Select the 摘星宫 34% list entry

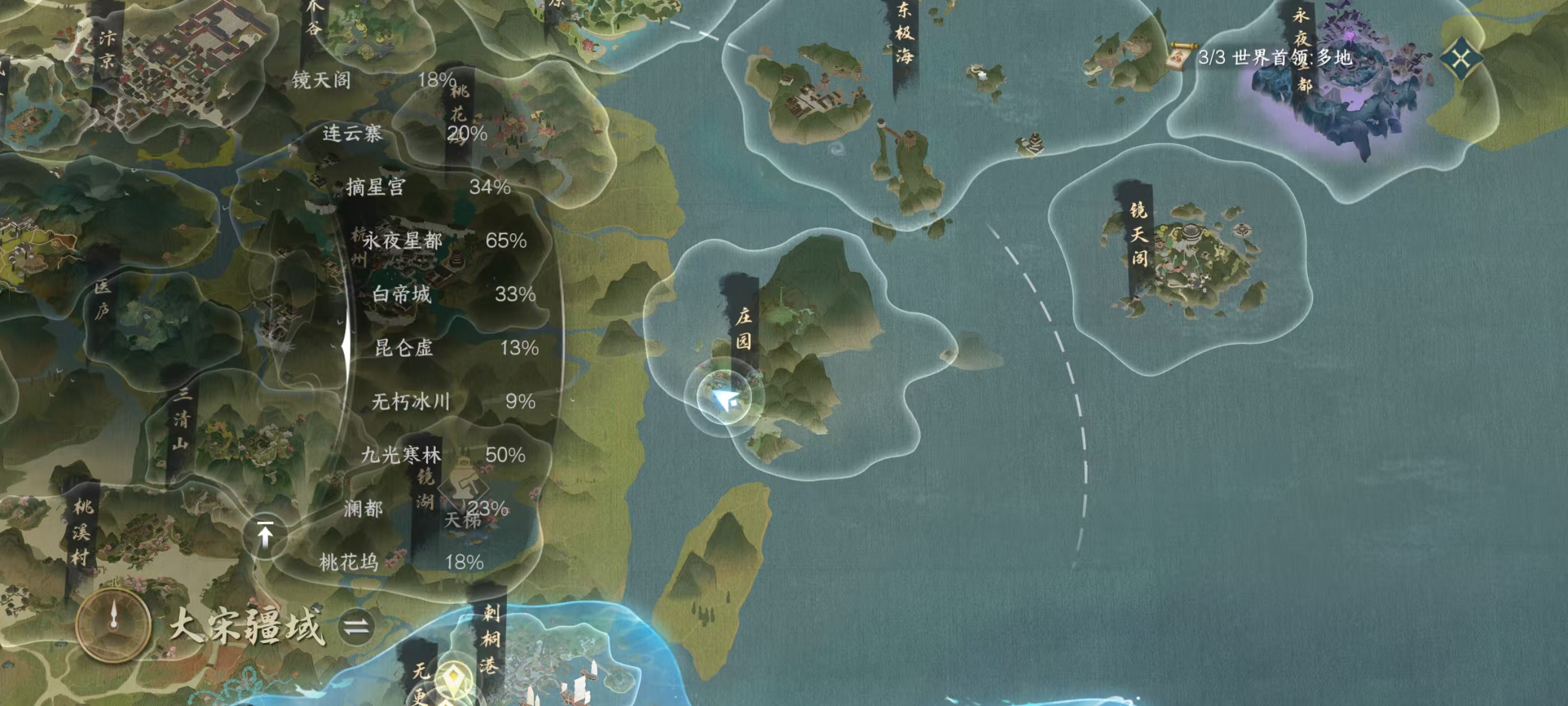tap(427, 187)
